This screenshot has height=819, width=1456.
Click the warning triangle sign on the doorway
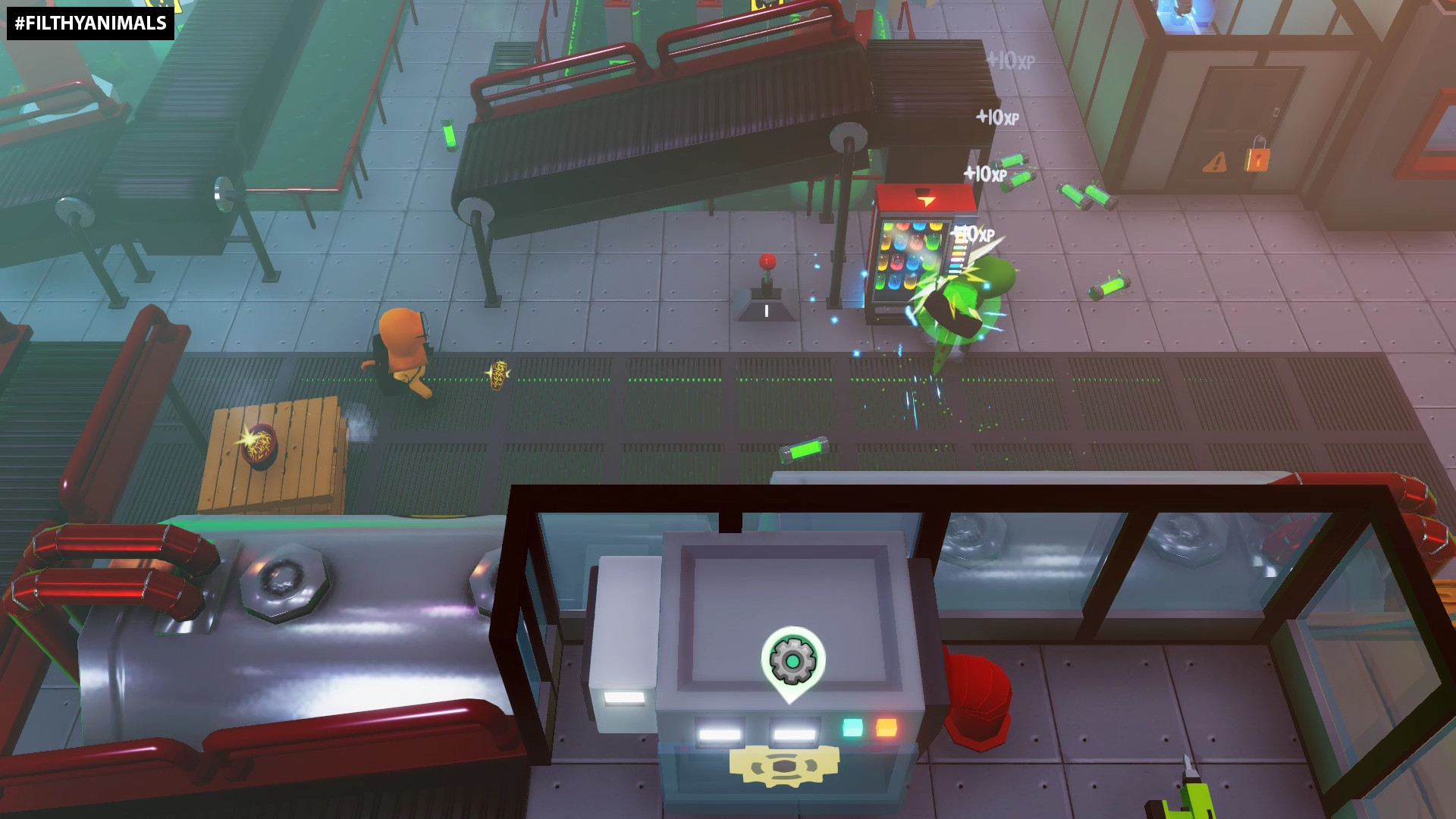click(1213, 162)
